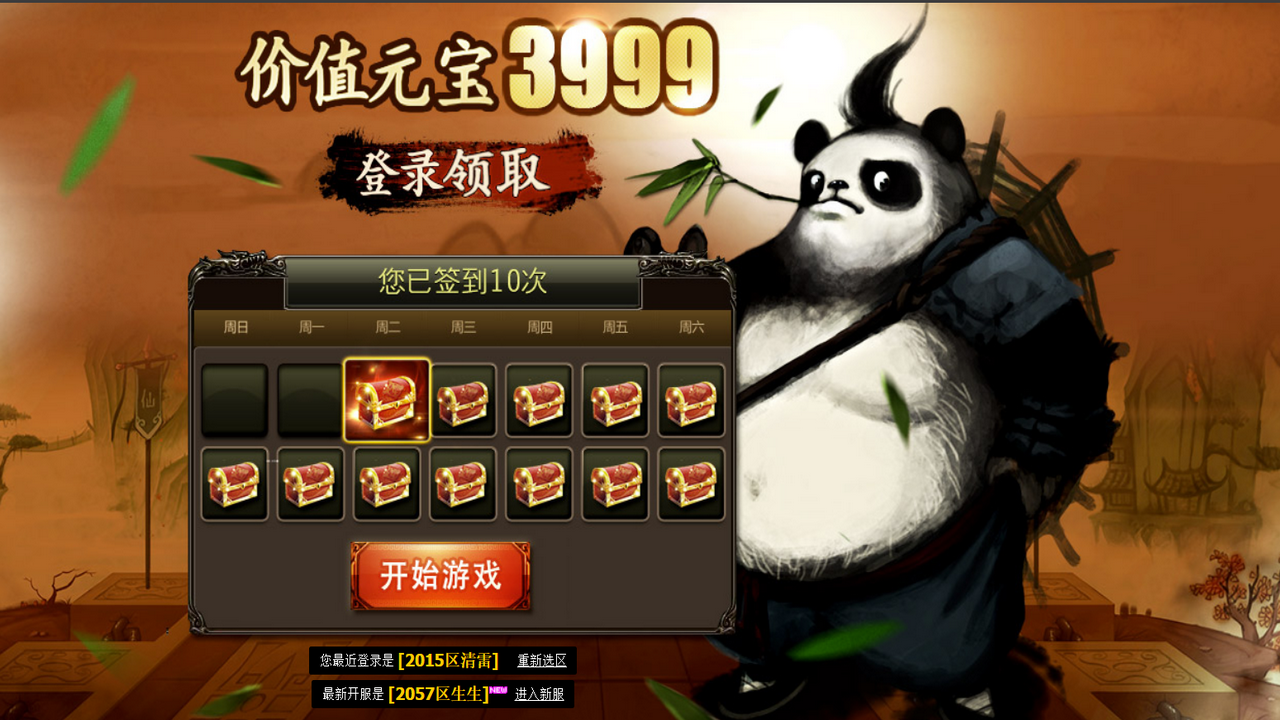Open the Thursday reward chest
This screenshot has width=1280, height=720.
tap(541, 401)
